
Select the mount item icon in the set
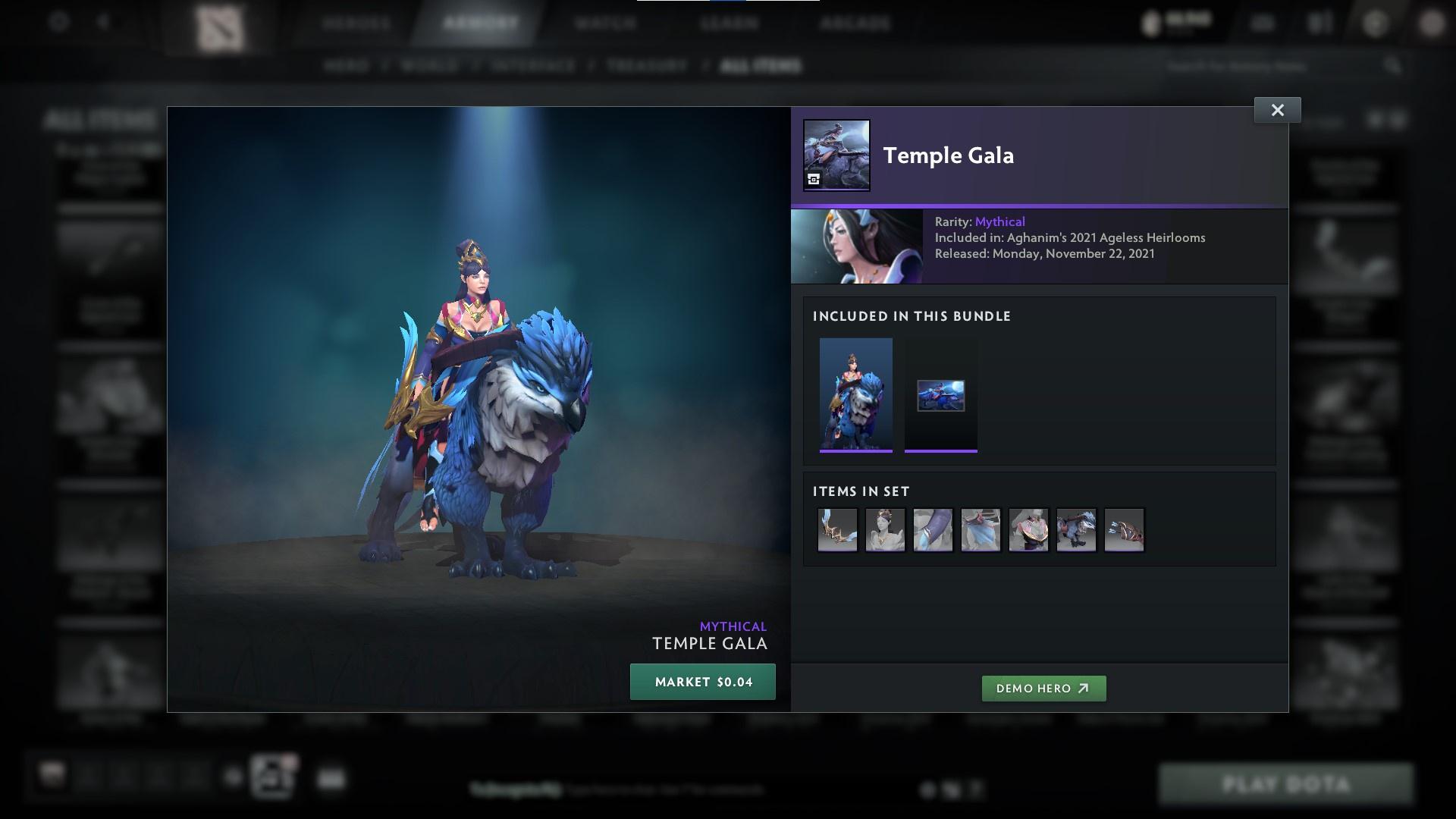click(x=1076, y=530)
